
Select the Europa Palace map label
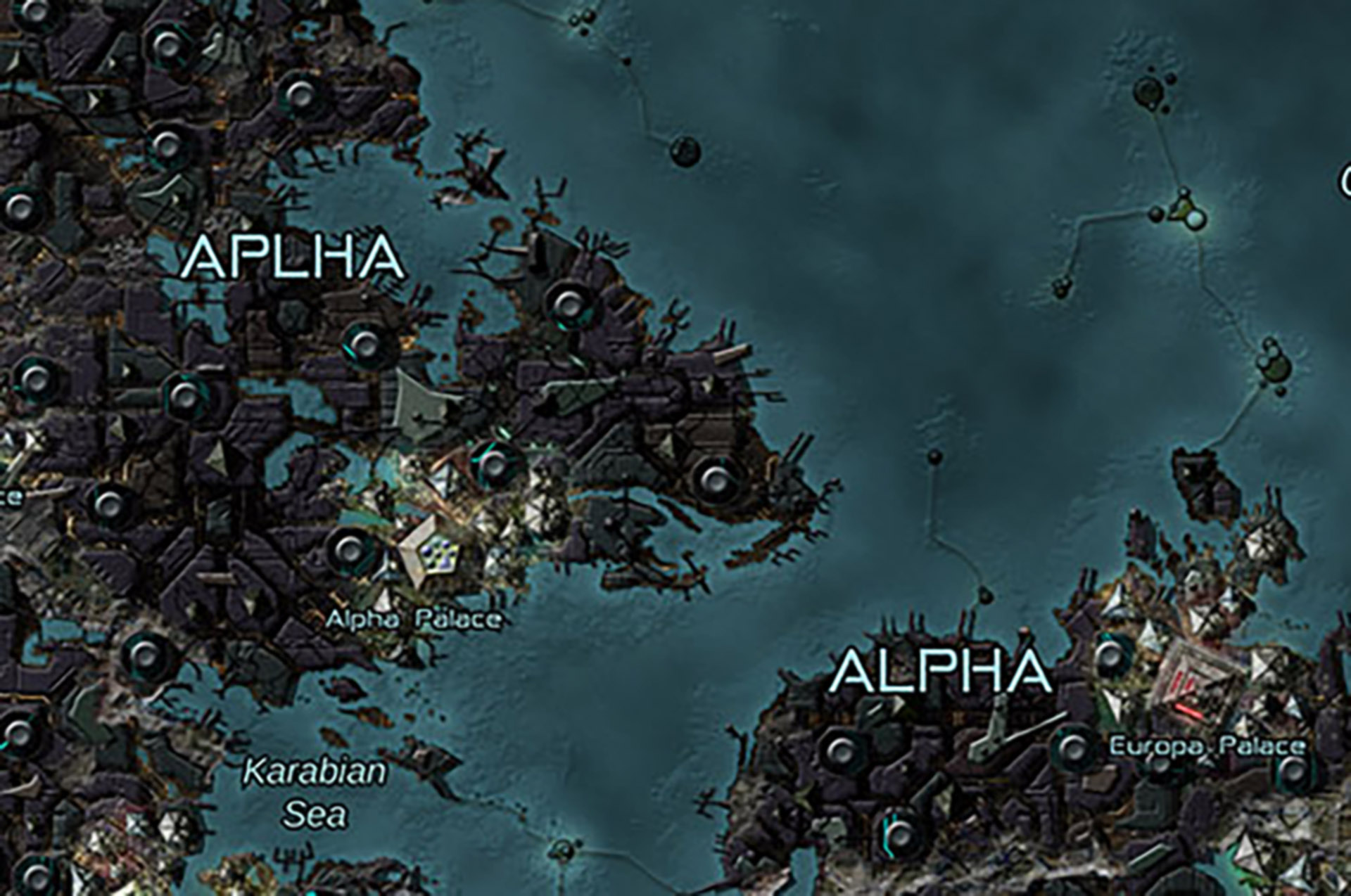tap(1207, 746)
